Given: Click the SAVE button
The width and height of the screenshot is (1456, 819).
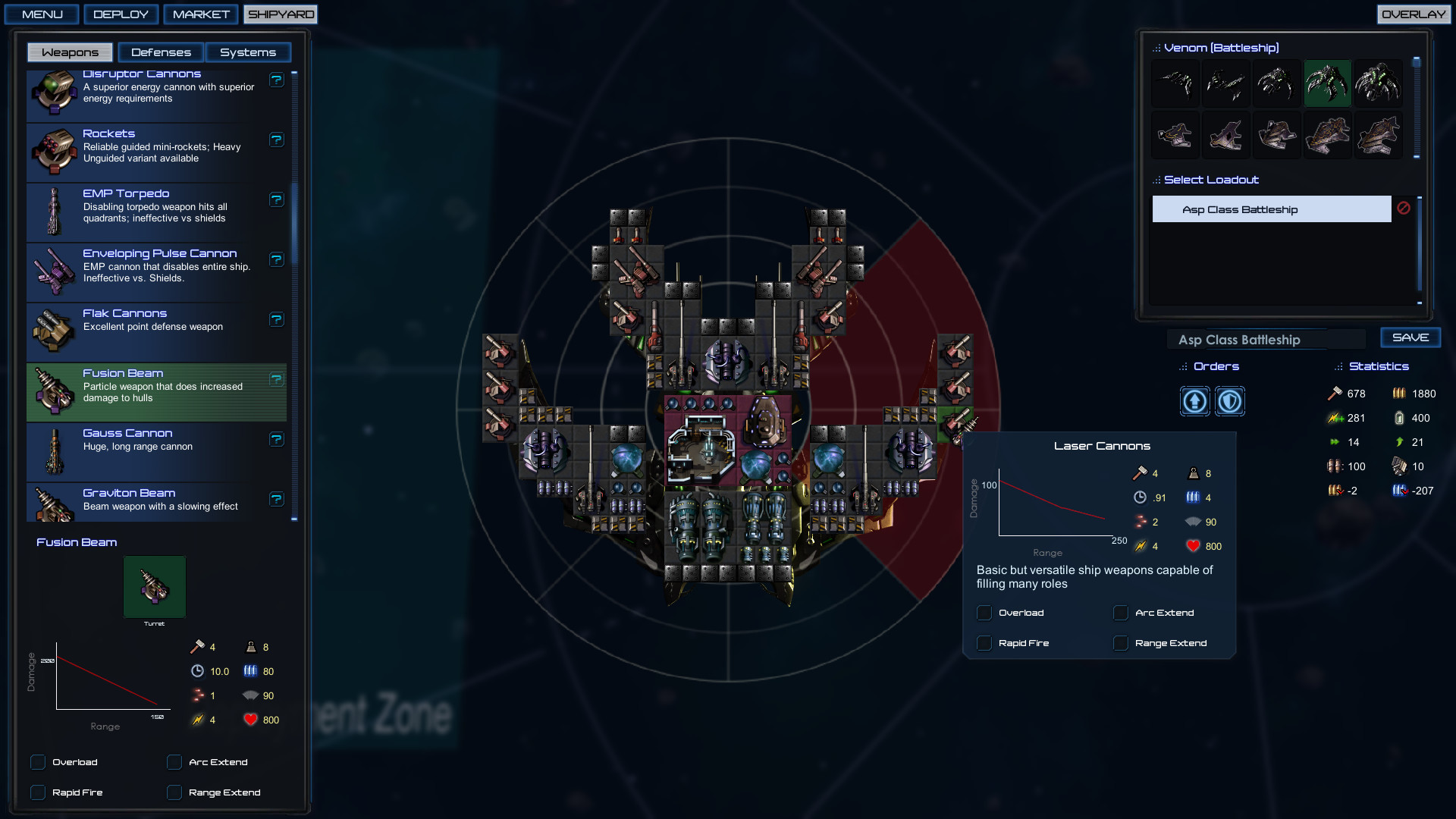Looking at the screenshot, I should (1410, 337).
